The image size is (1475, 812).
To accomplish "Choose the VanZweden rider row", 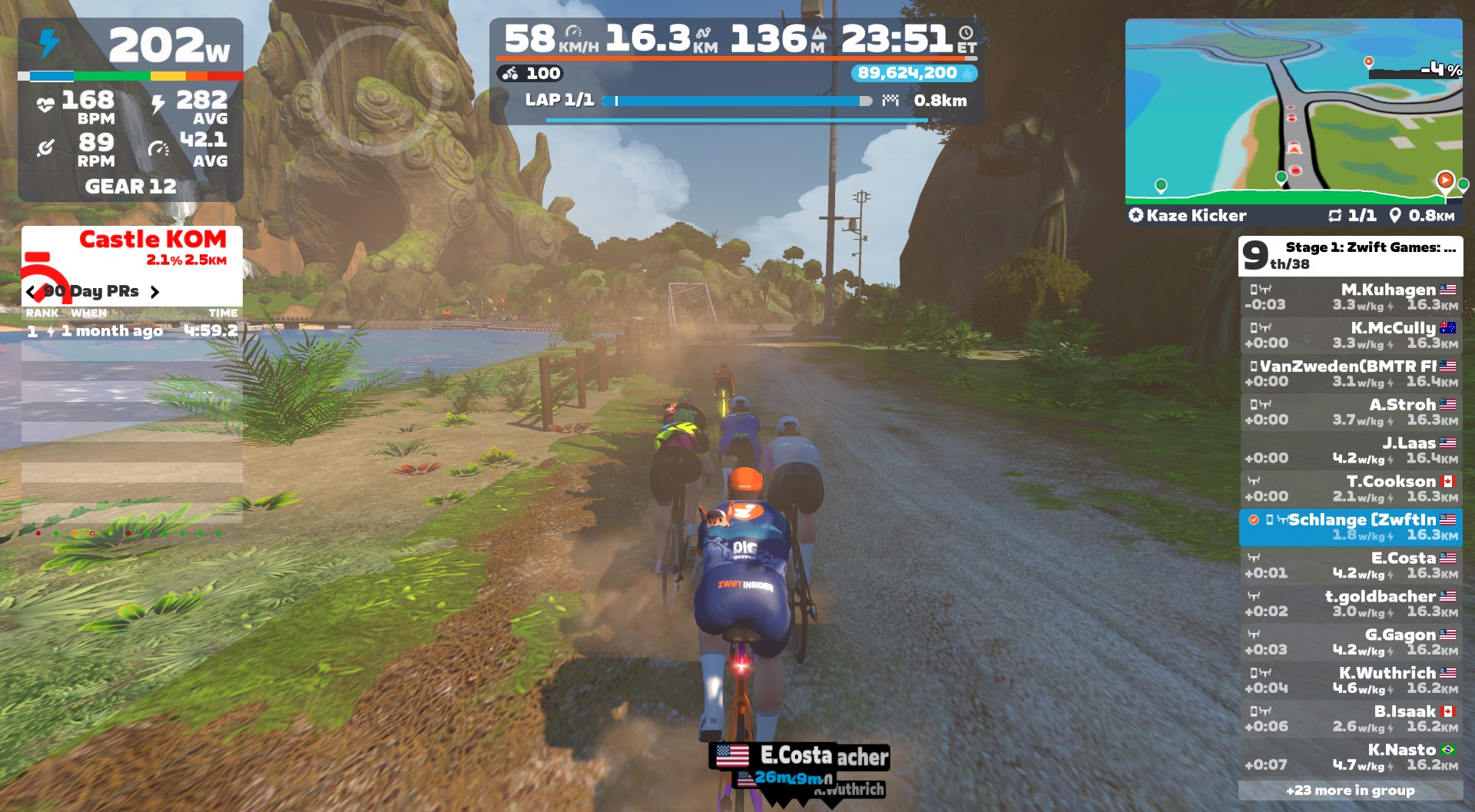I will coord(1351,374).
